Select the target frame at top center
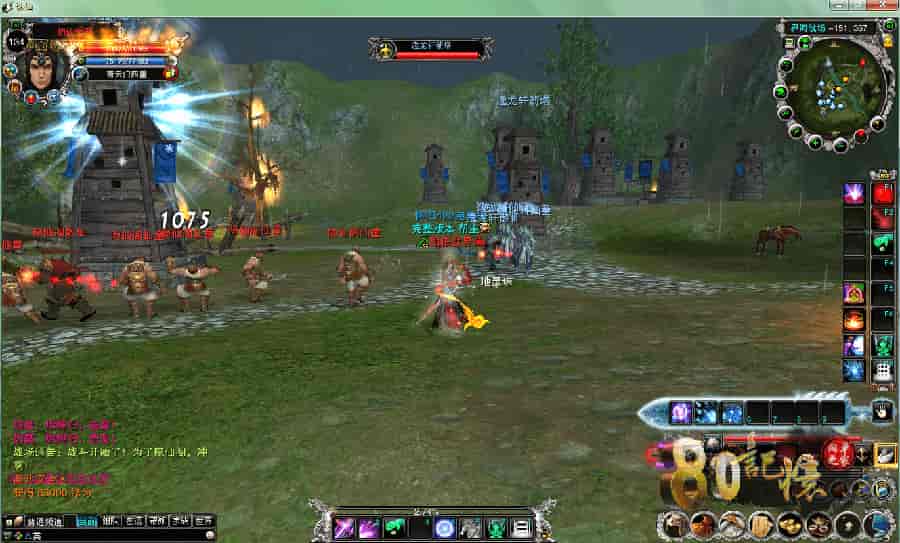900x543 pixels. pyautogui.click(x=430, y=47)
